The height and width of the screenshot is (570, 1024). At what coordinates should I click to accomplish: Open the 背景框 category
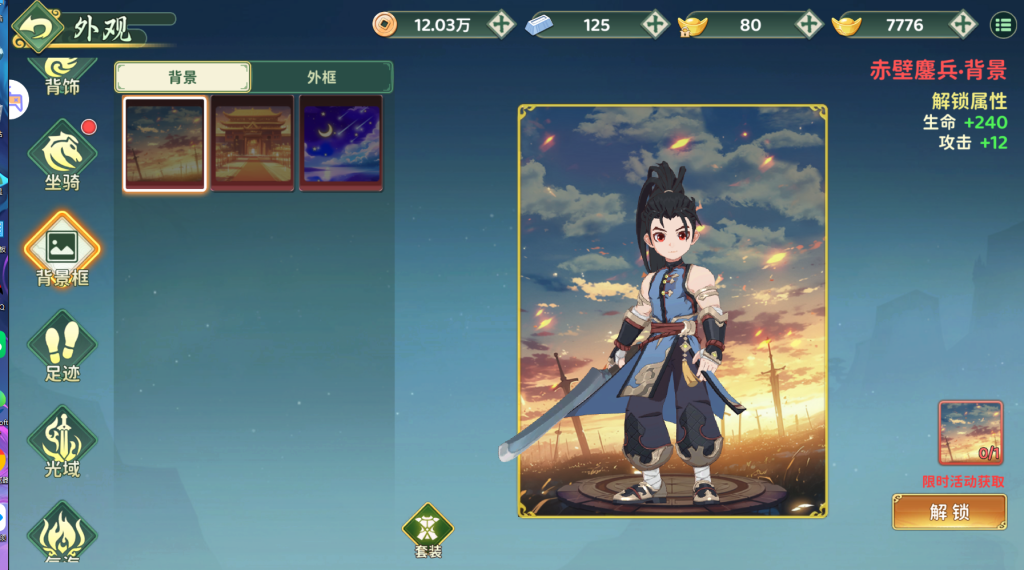(x=62, y=250)
